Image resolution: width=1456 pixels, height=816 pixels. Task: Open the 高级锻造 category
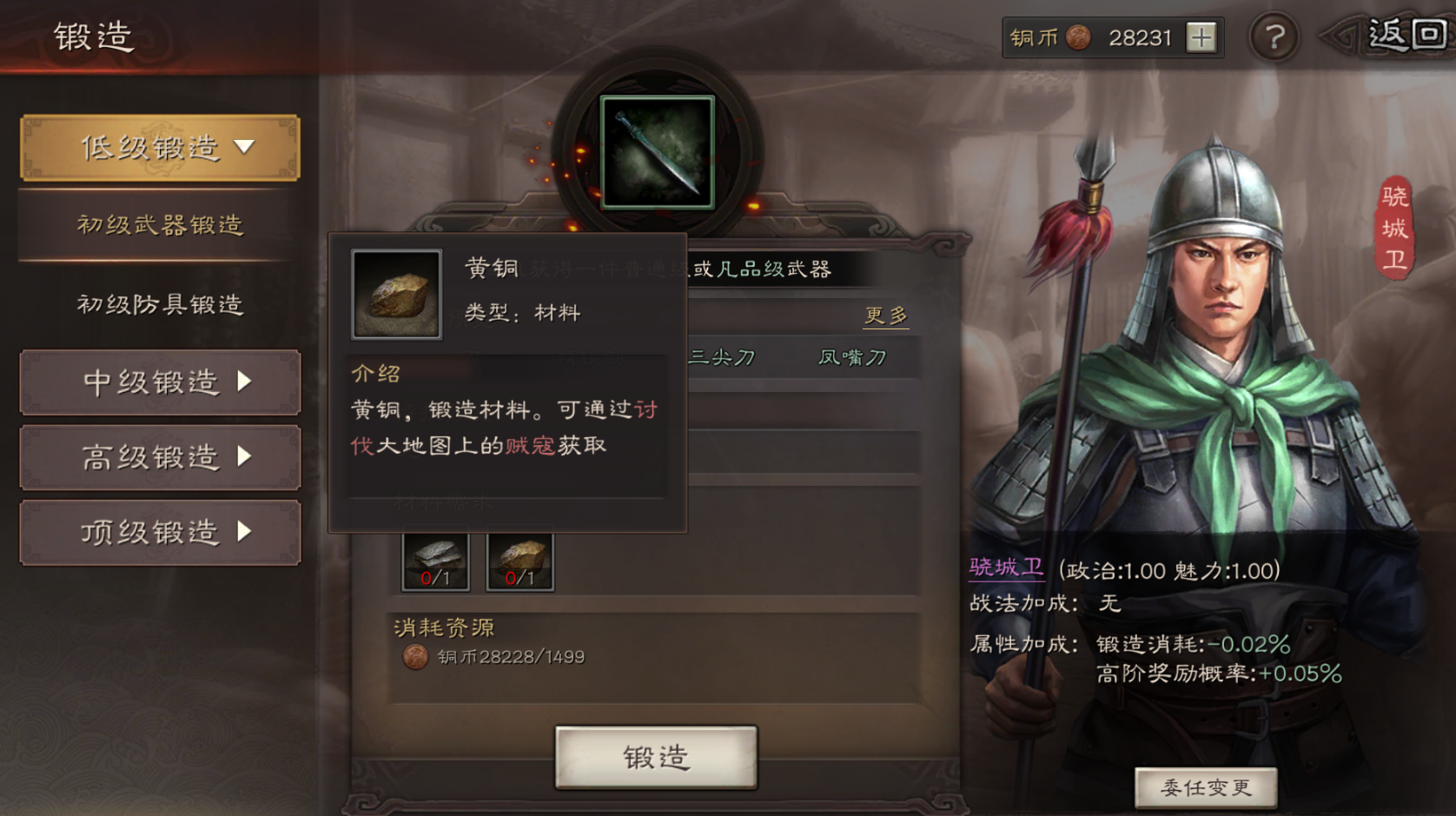tap(160, 457)
